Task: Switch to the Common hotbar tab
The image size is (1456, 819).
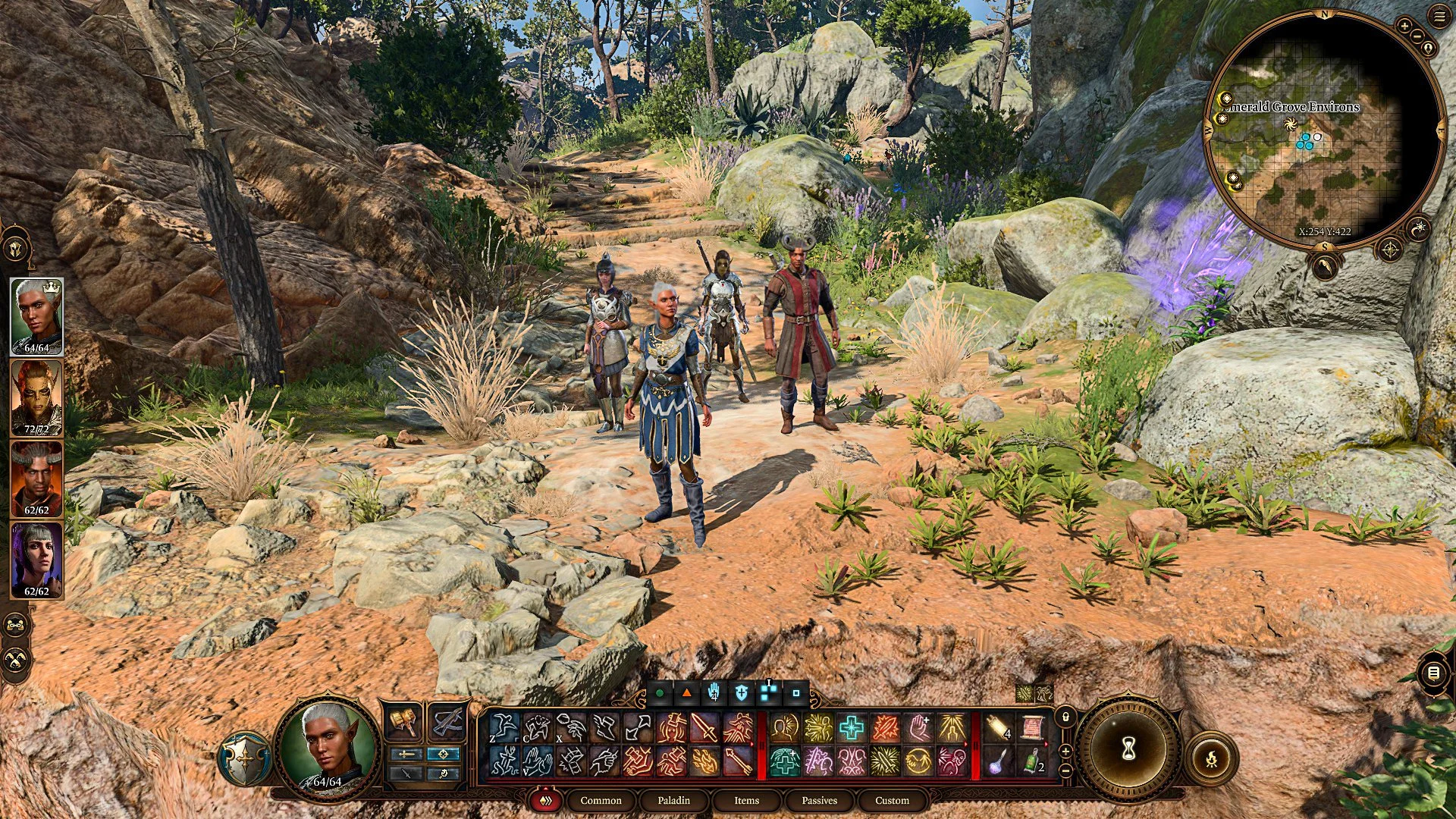Action: pyautogui.click(x=601, y=800)
